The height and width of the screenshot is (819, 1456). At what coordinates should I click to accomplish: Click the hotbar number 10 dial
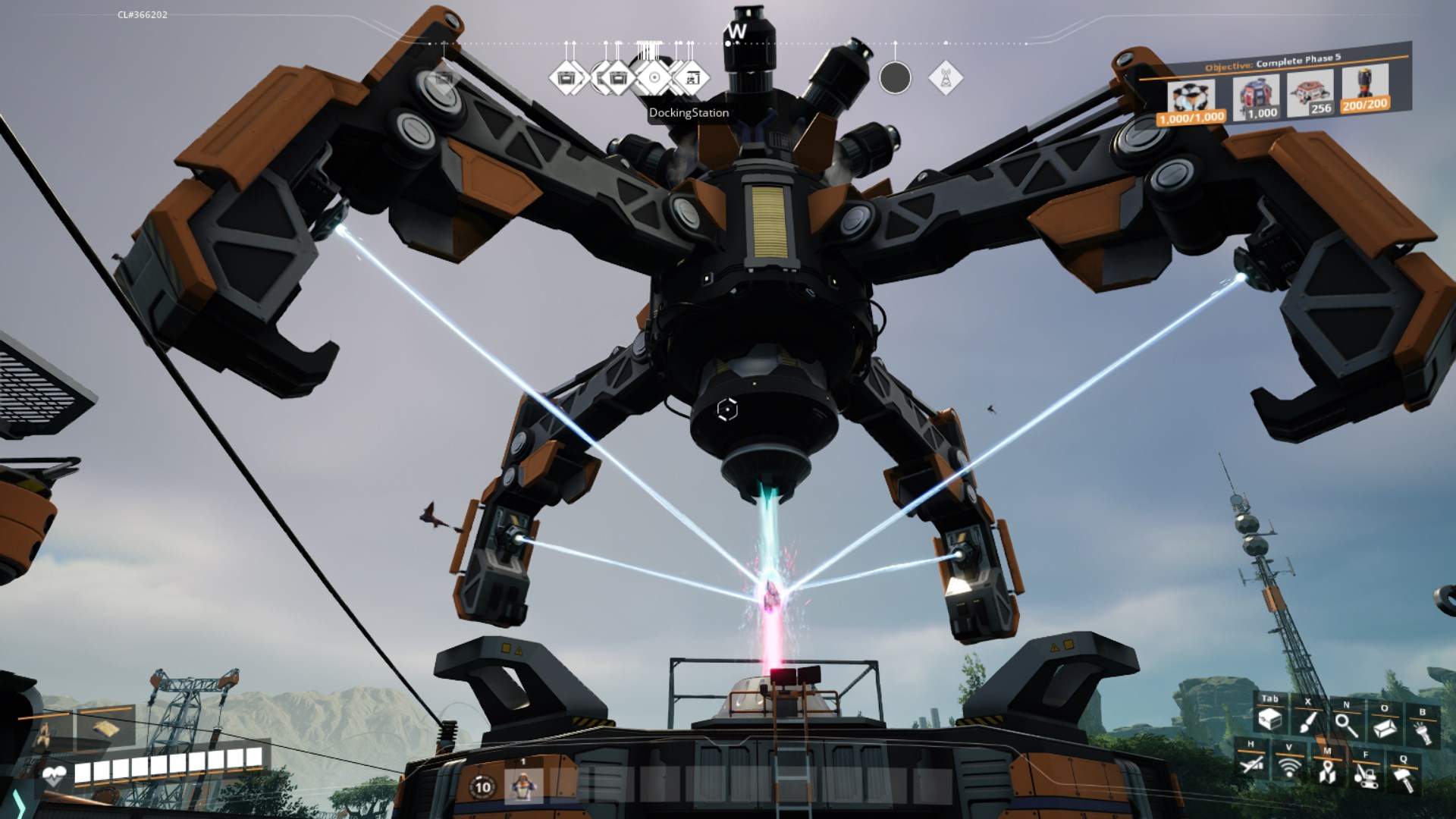483,787
